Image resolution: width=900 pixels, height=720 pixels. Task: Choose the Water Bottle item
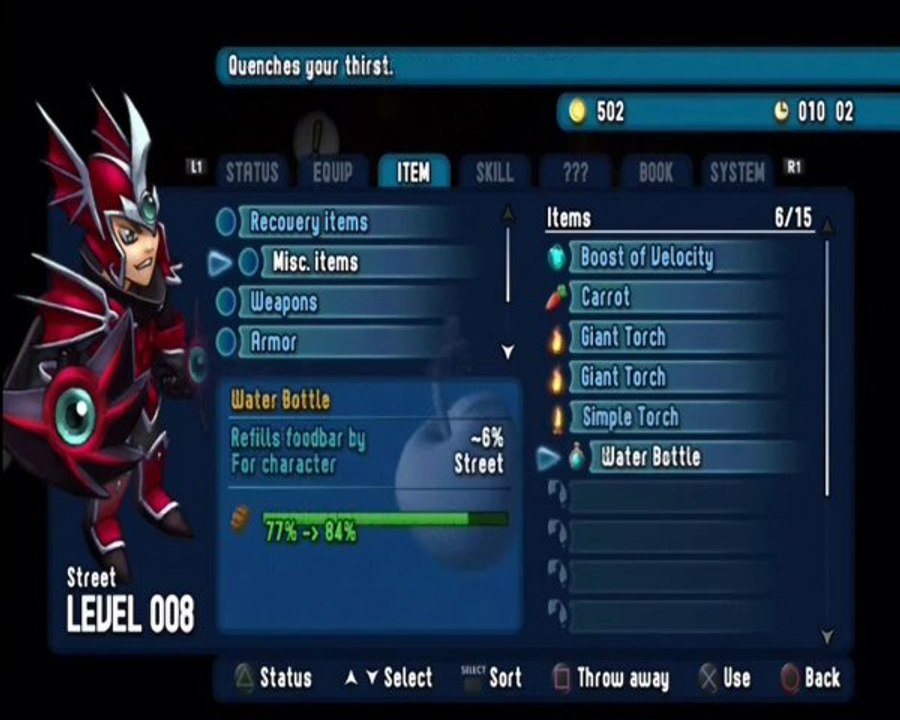tap(650, 458)
